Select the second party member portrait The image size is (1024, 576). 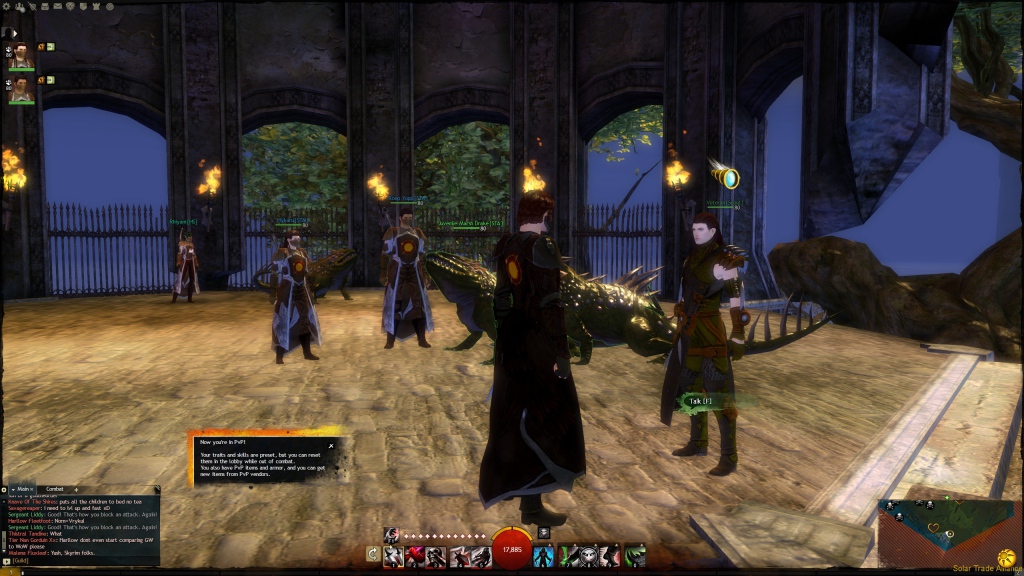point(21,89)
